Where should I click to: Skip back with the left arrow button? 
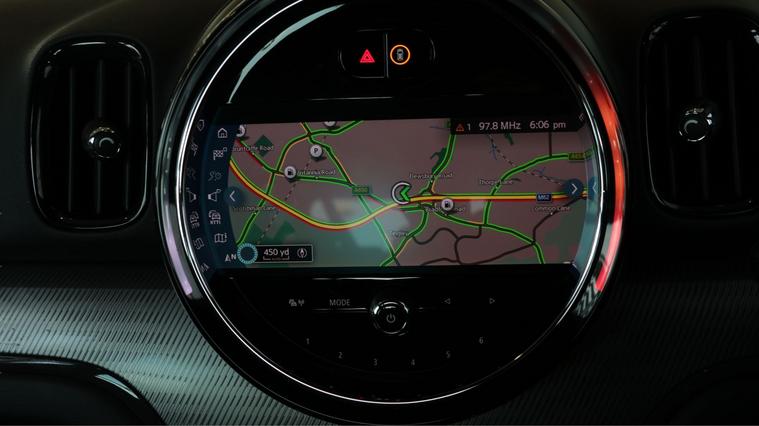point(447,301)
